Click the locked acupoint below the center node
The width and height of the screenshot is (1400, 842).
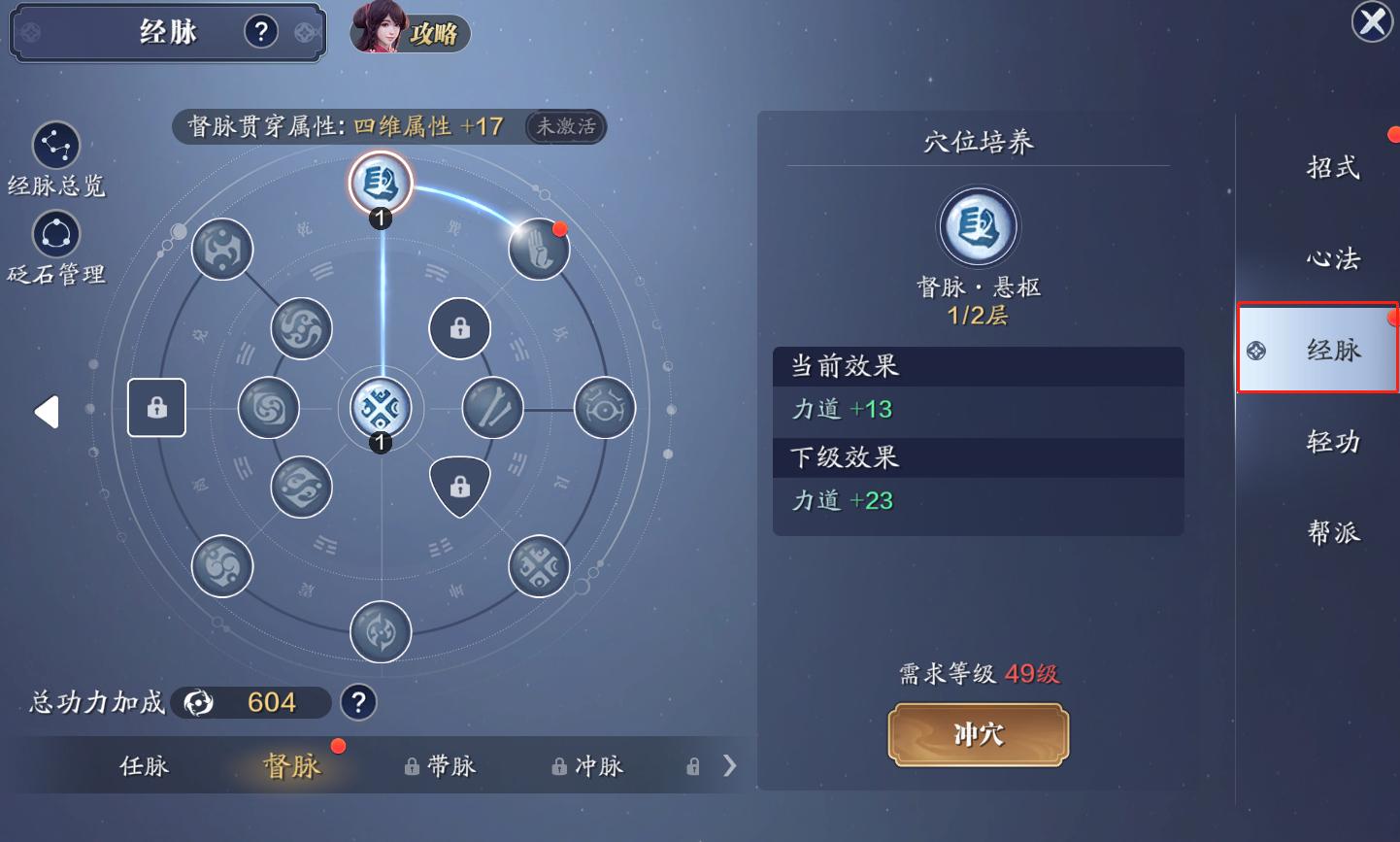tap(460, 486)
